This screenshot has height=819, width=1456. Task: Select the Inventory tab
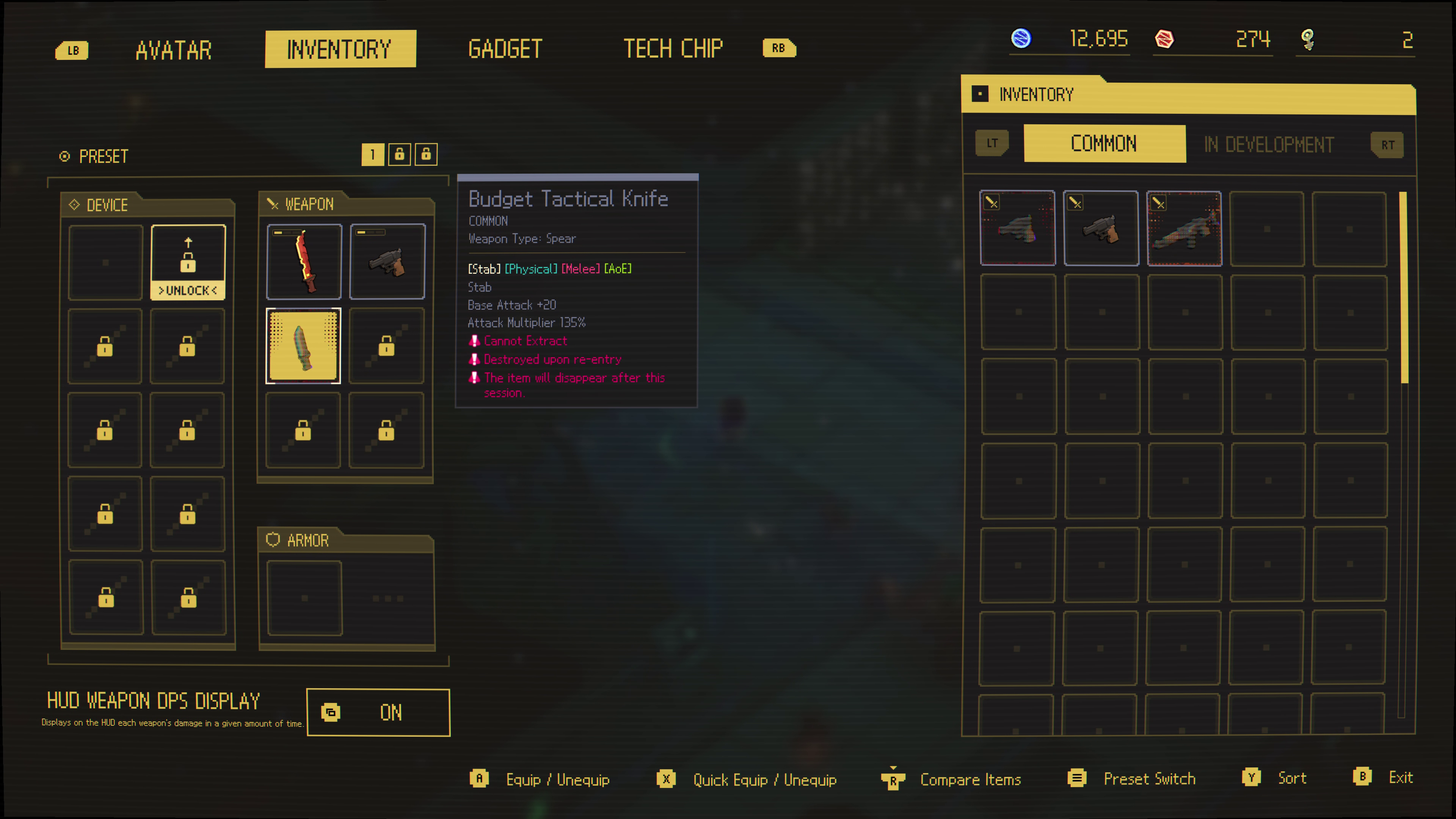pyautogui.click(x=340, y=49)
